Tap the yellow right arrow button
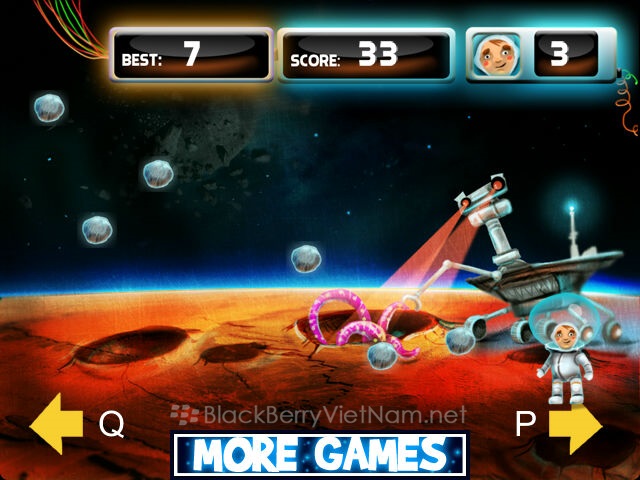 [575, 424]
